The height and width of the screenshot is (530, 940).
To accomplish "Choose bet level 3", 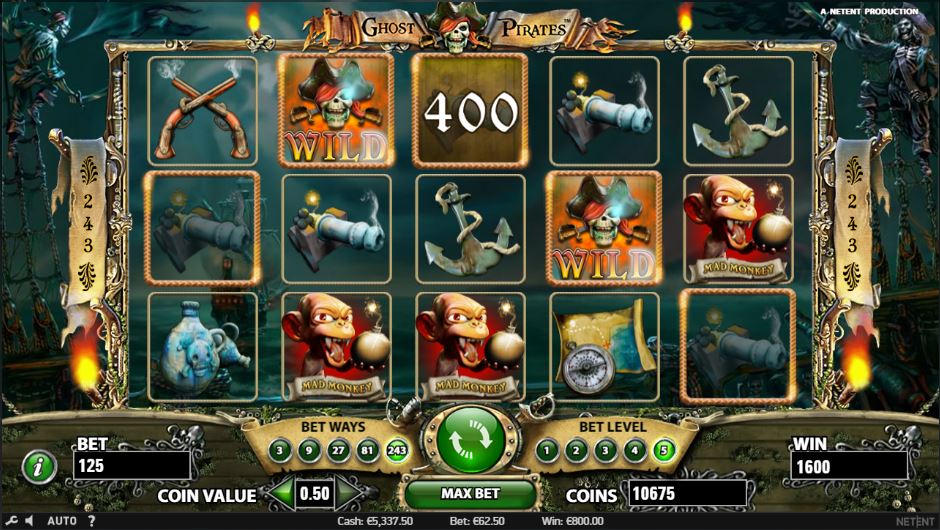I will click(604, 451).
